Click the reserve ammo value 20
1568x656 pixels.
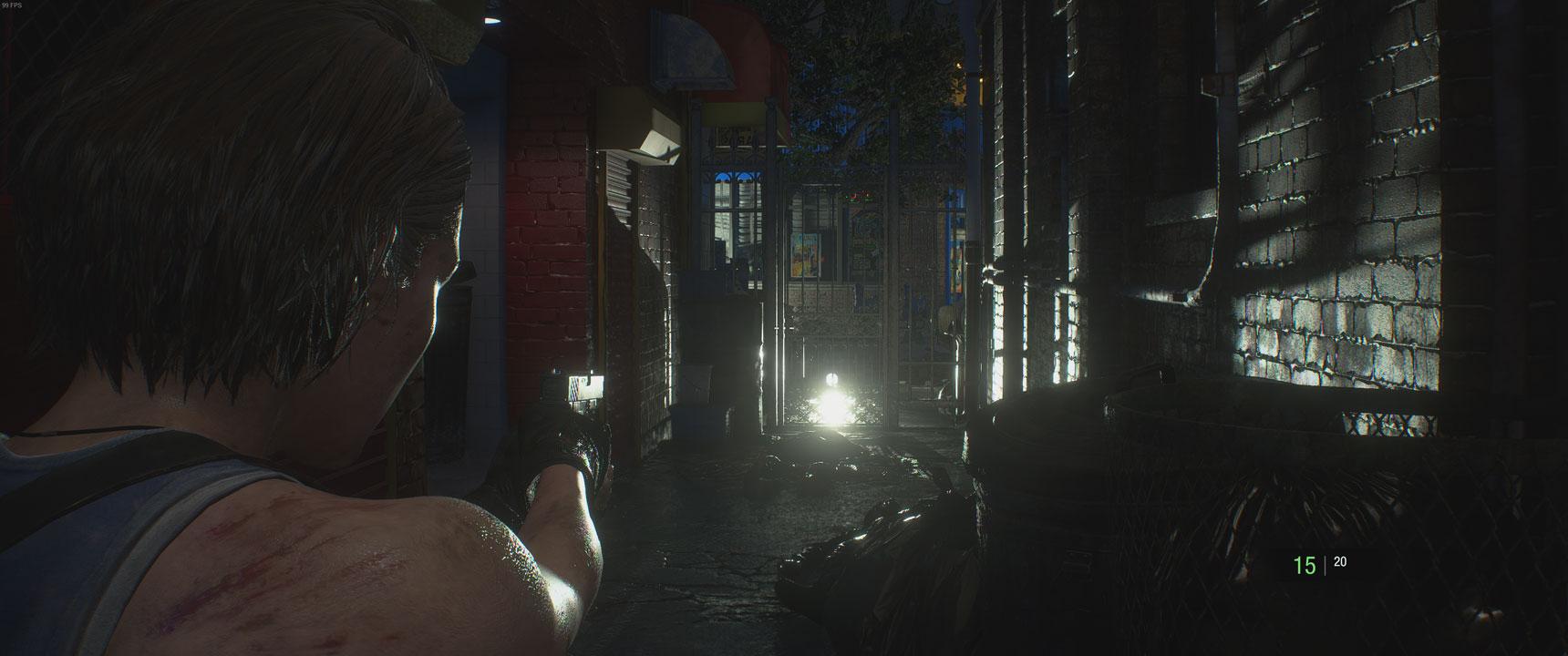coord(1339,560)
